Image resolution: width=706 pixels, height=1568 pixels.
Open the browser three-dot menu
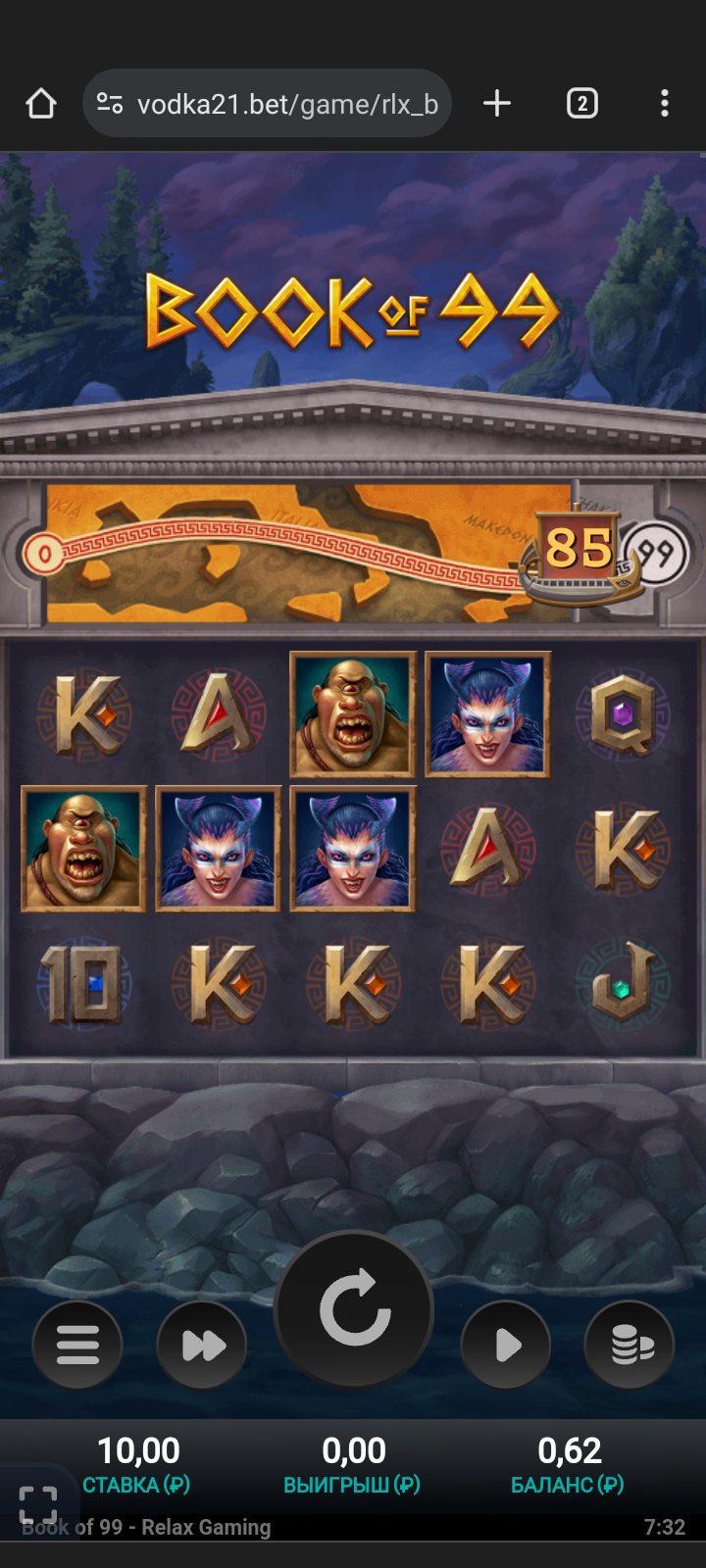pos(665,104)
